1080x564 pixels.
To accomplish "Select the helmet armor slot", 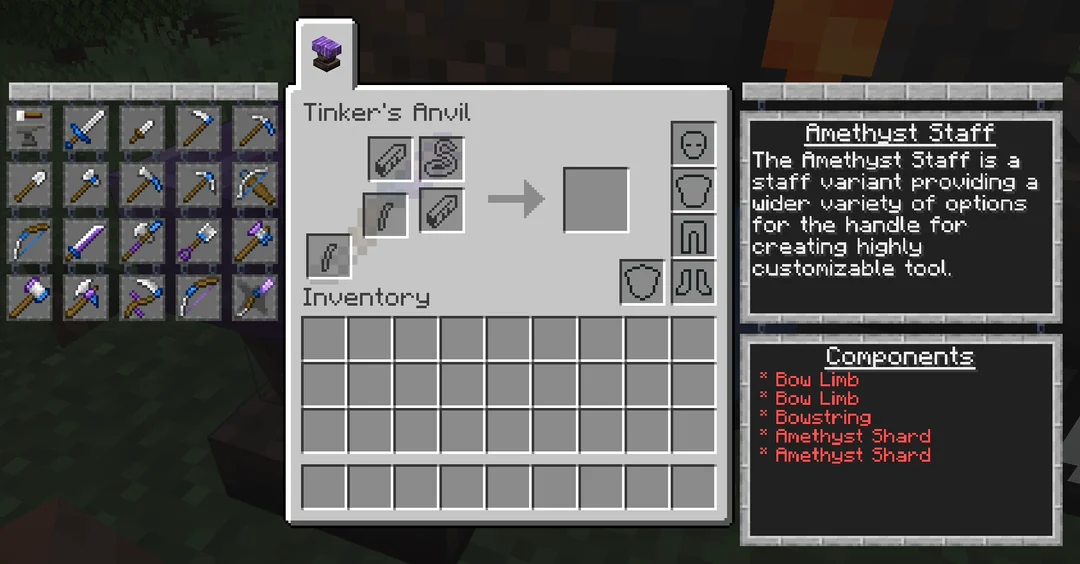I will (x=693, y=143).
